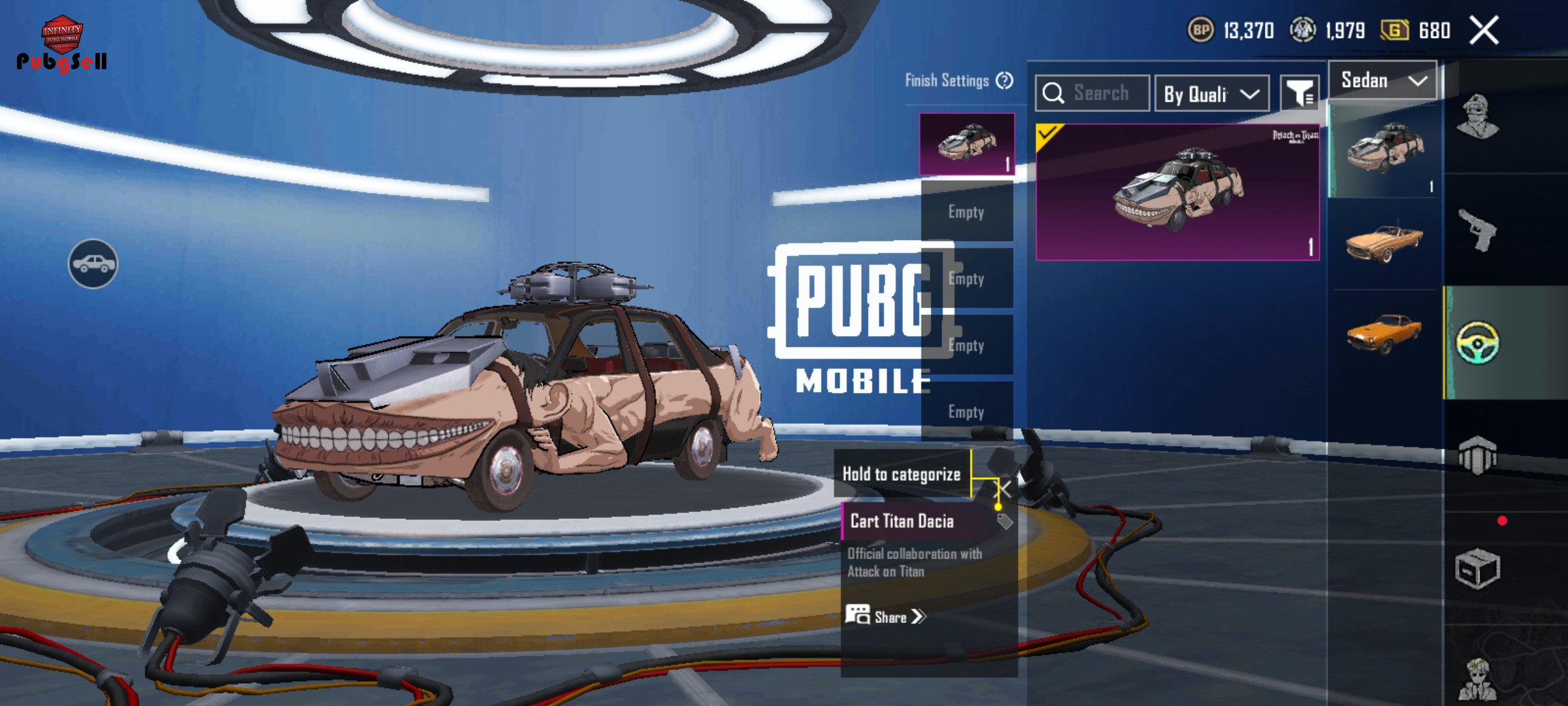This screenshot has width=1568, height=706.
Task: Select the large Cart Titan Dacia card
Action: 1177,192
